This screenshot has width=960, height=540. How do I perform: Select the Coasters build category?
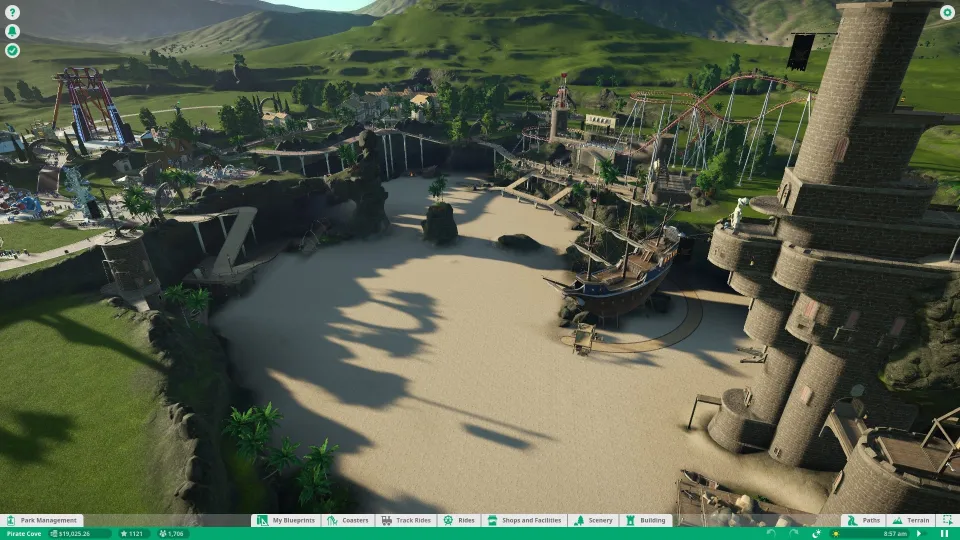(x=349, y=520)
